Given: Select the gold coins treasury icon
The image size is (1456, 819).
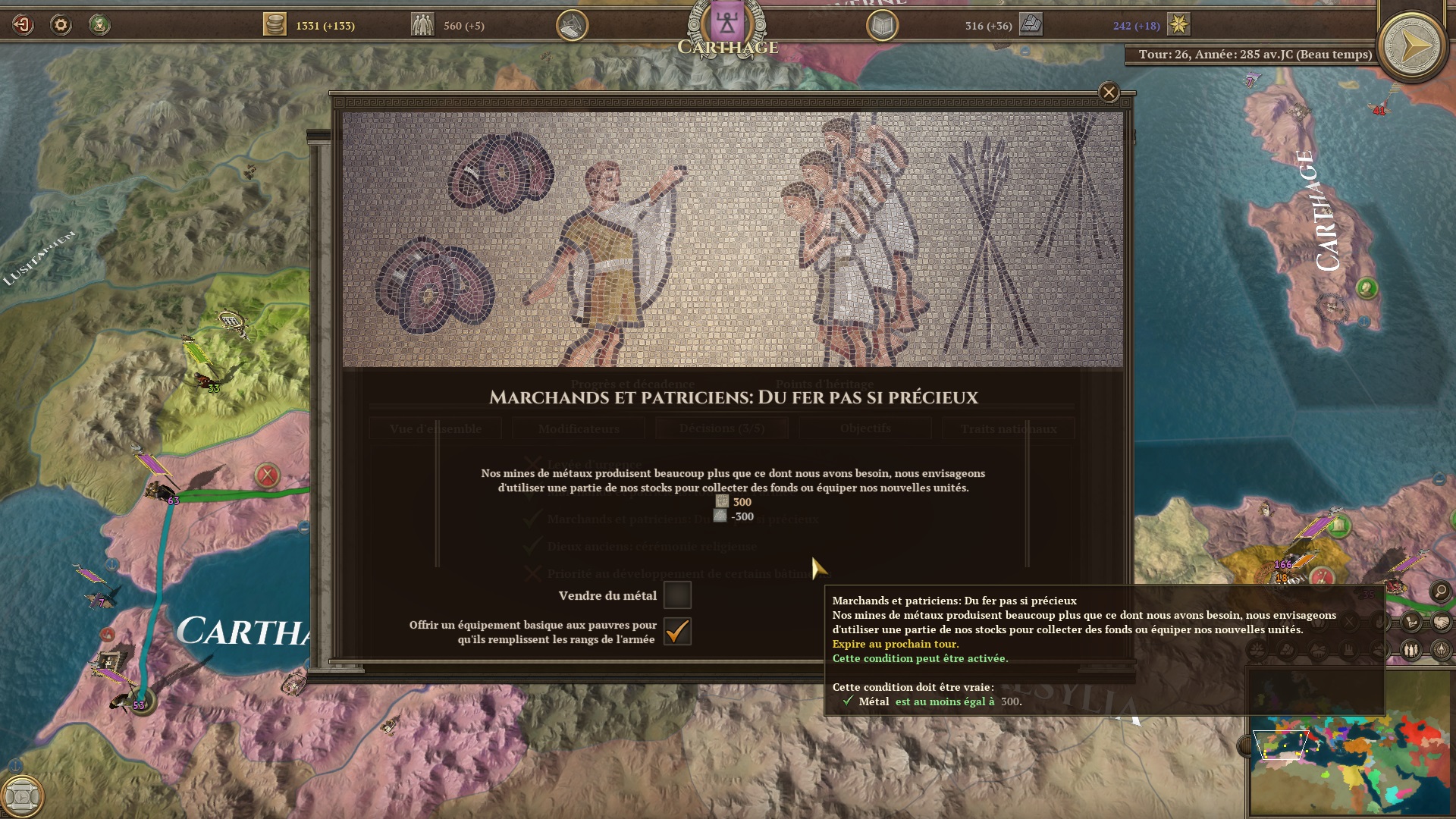Looking at the screenshot, I should point(275,25).
